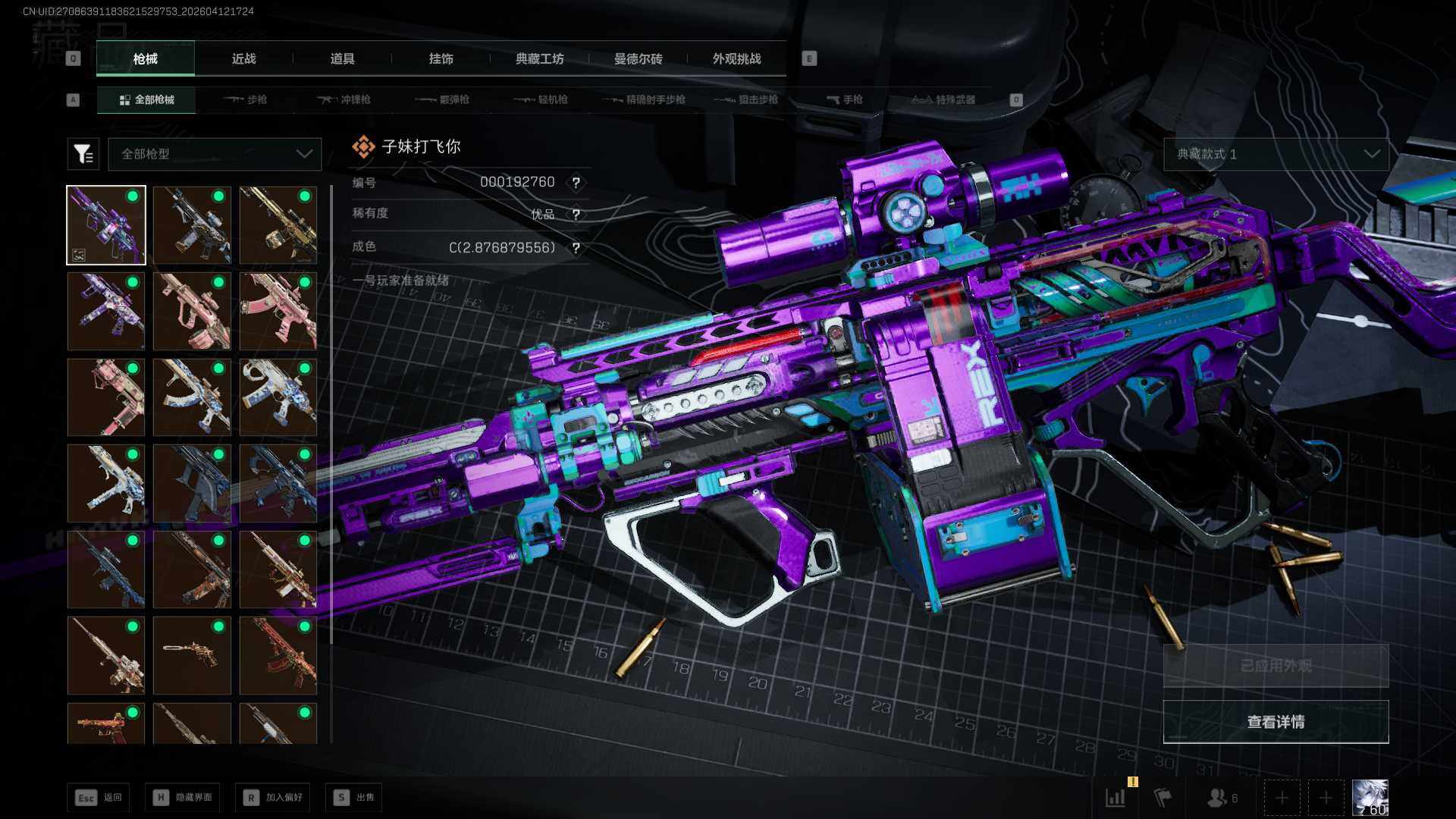This screenshot has height=819, width=1456.
Task: Open the 道具 items tab
Action: point(342,58)
